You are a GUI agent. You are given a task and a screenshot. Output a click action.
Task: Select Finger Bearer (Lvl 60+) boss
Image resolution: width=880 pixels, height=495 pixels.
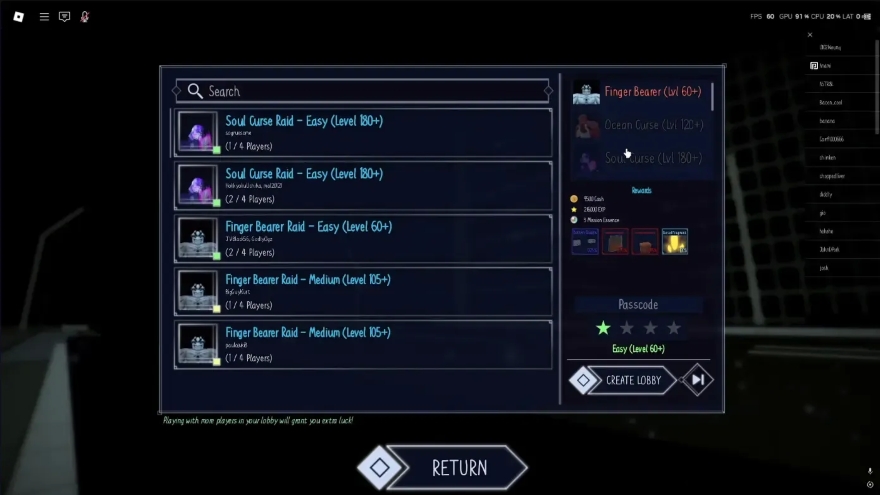(x=643, y=92)
